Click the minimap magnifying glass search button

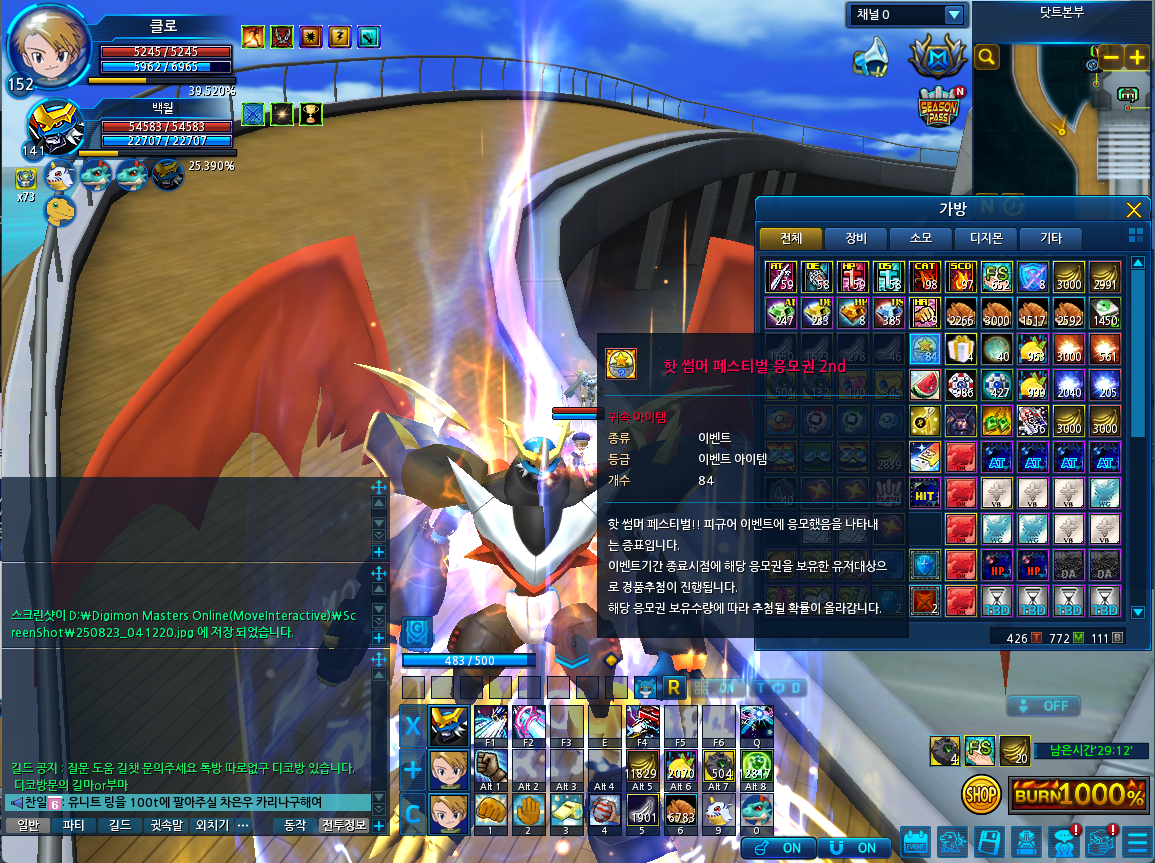[987, 57]
